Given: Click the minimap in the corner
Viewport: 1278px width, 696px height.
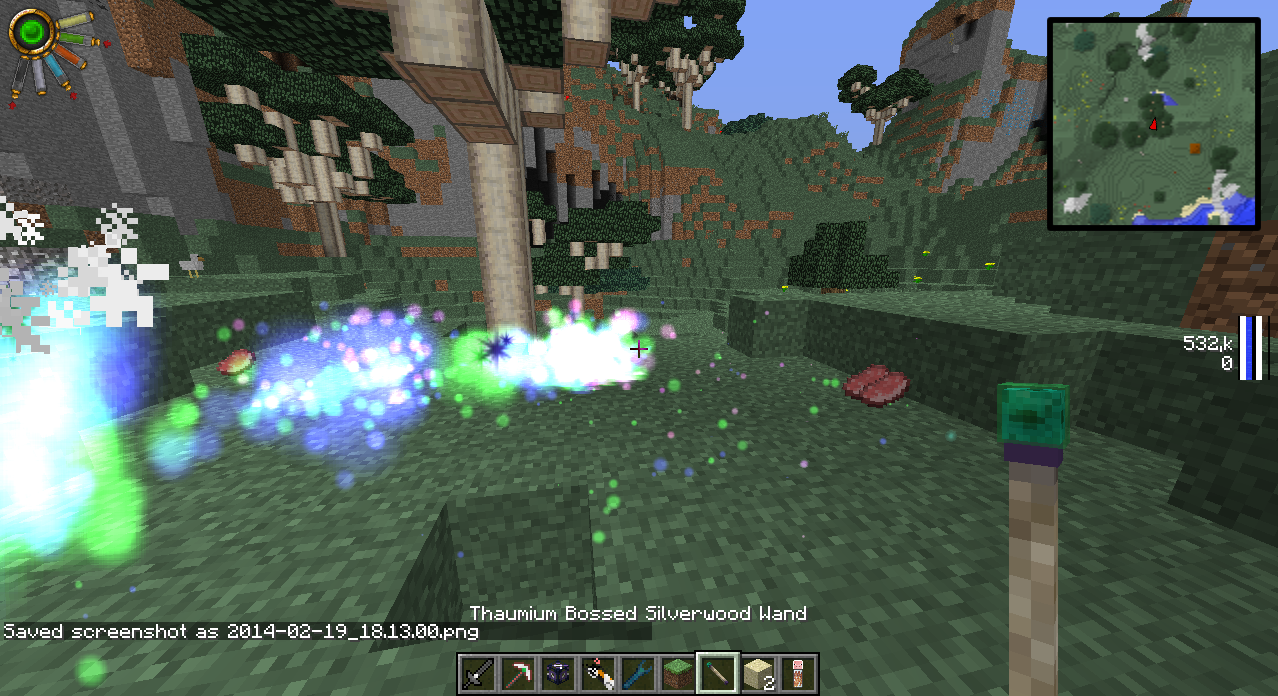Looking at the screenshot, I should click(1153, 124).
